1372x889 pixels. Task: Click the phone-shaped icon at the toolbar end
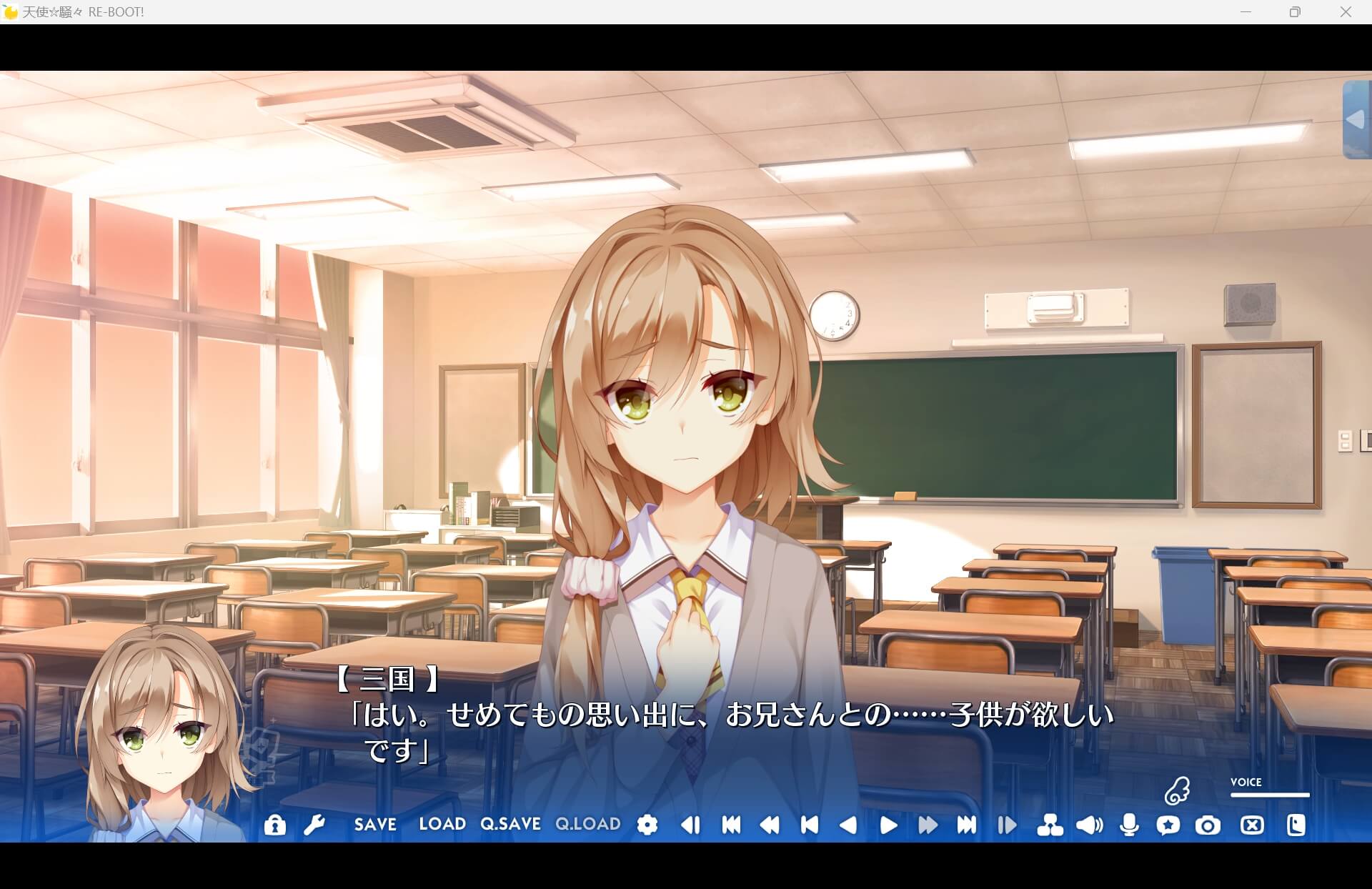pos(1296,825)
